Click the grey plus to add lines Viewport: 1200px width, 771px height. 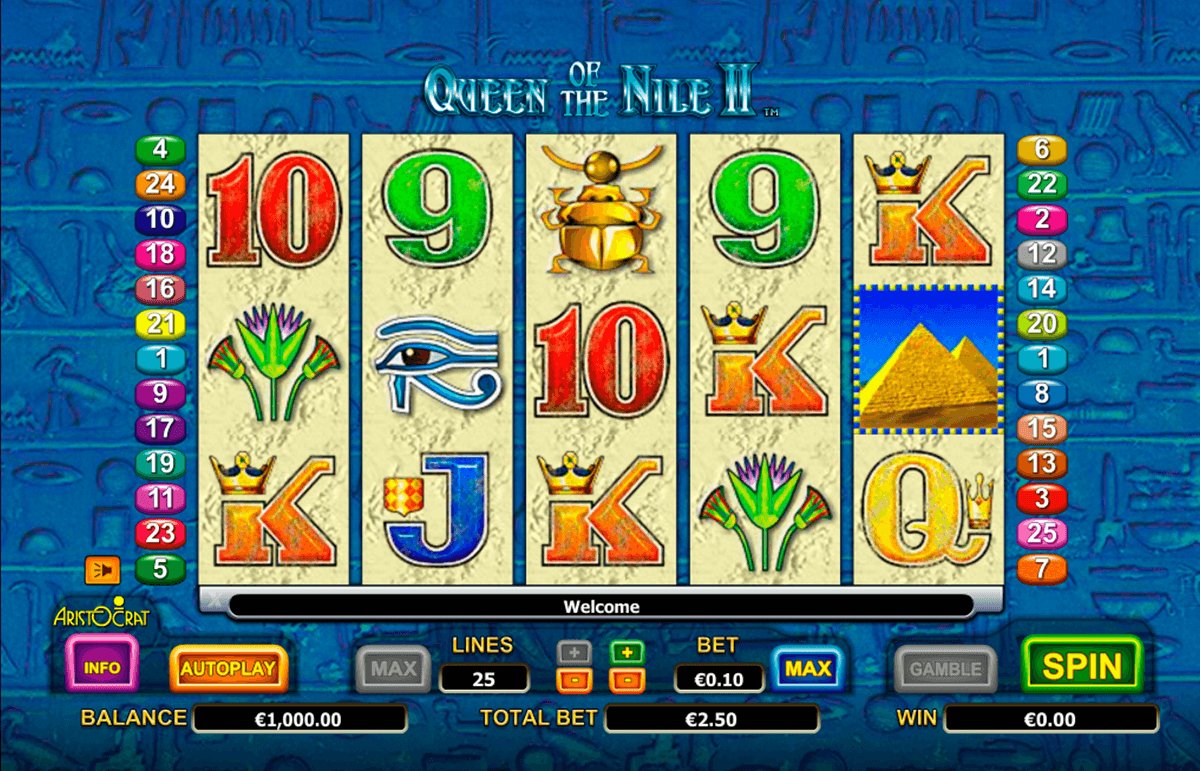[576, 653]
